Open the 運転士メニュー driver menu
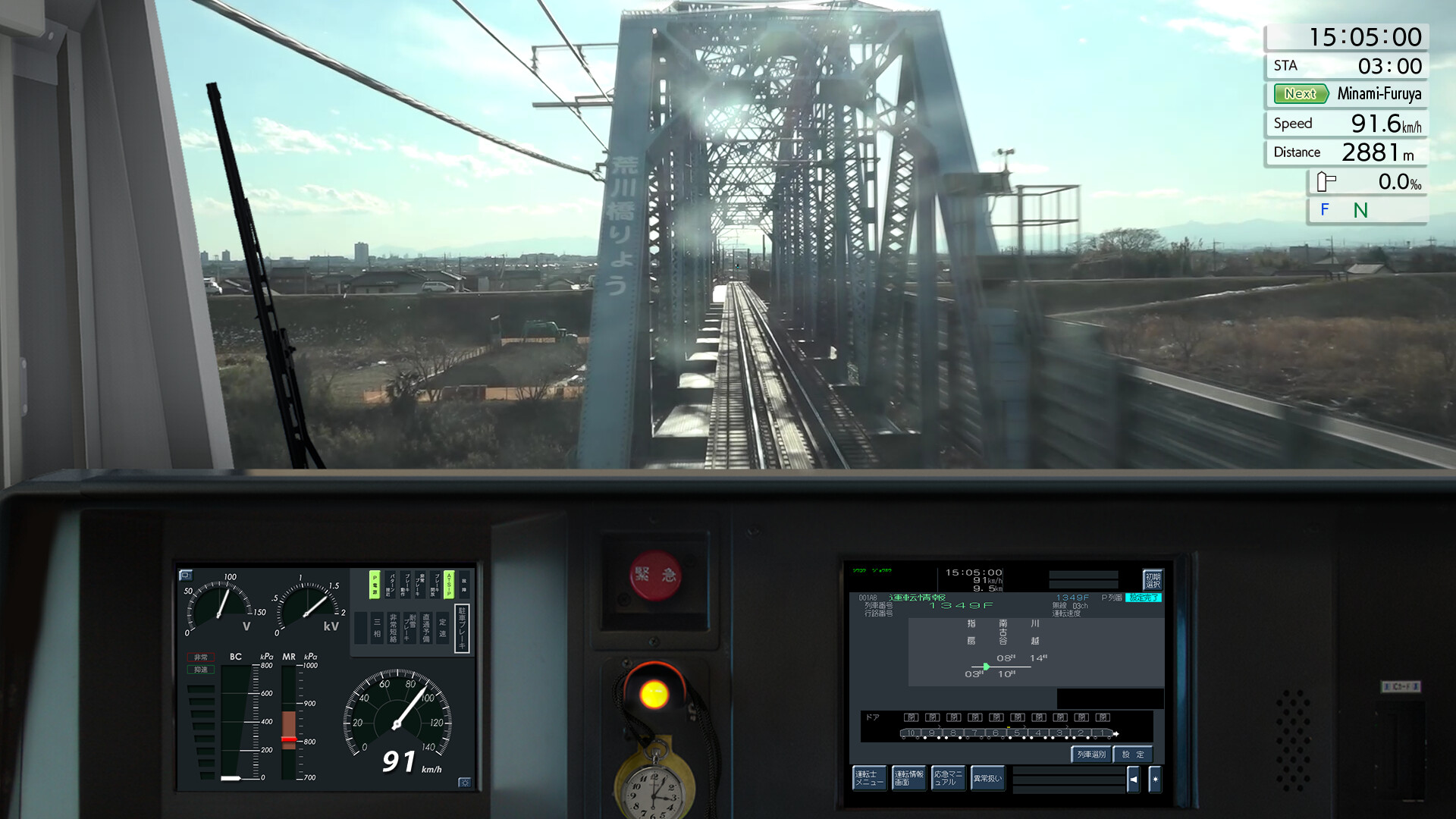Screen dimensions: 1456x819 870,777
